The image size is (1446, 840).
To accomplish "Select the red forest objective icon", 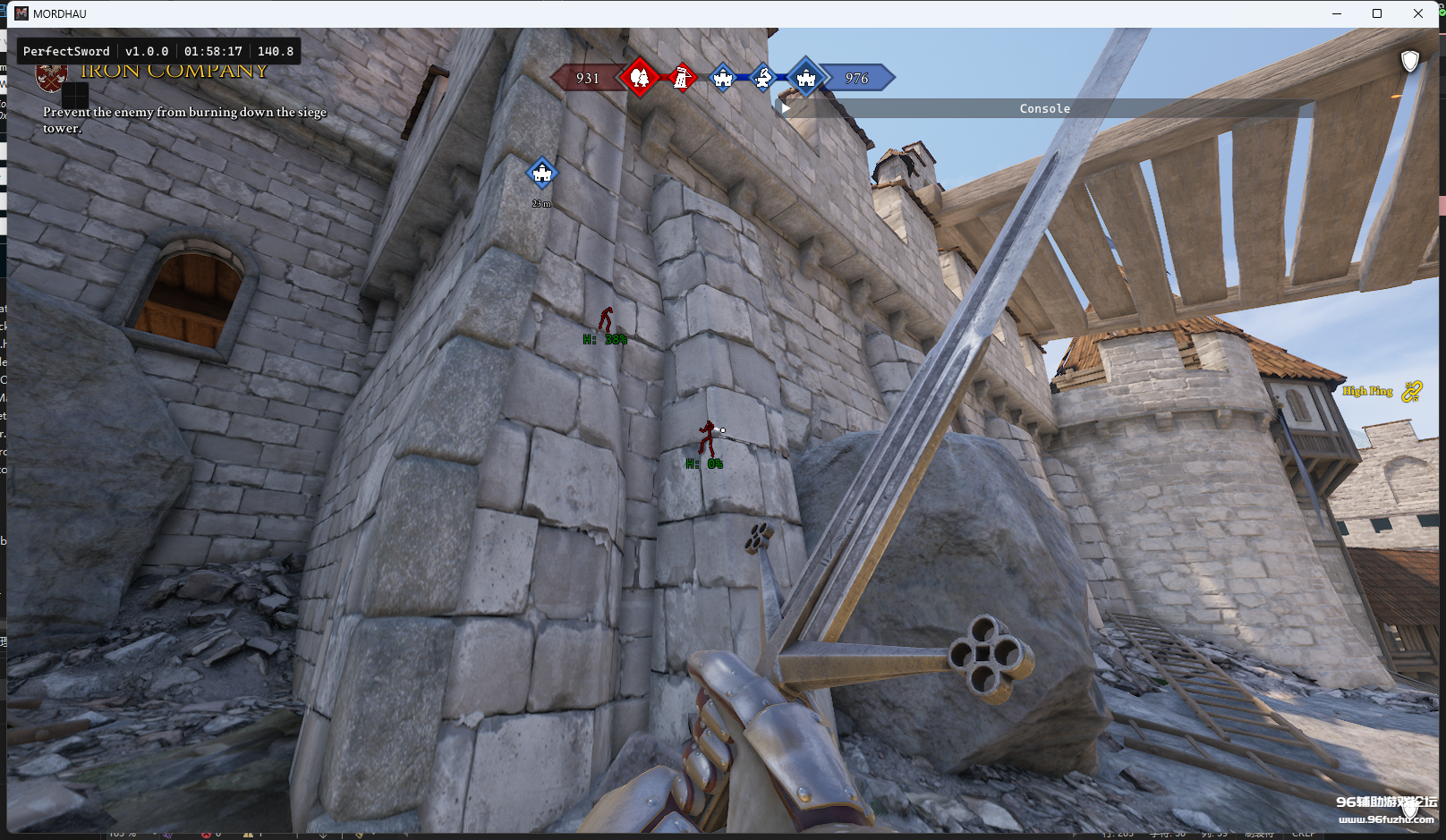I will point(640,78).
